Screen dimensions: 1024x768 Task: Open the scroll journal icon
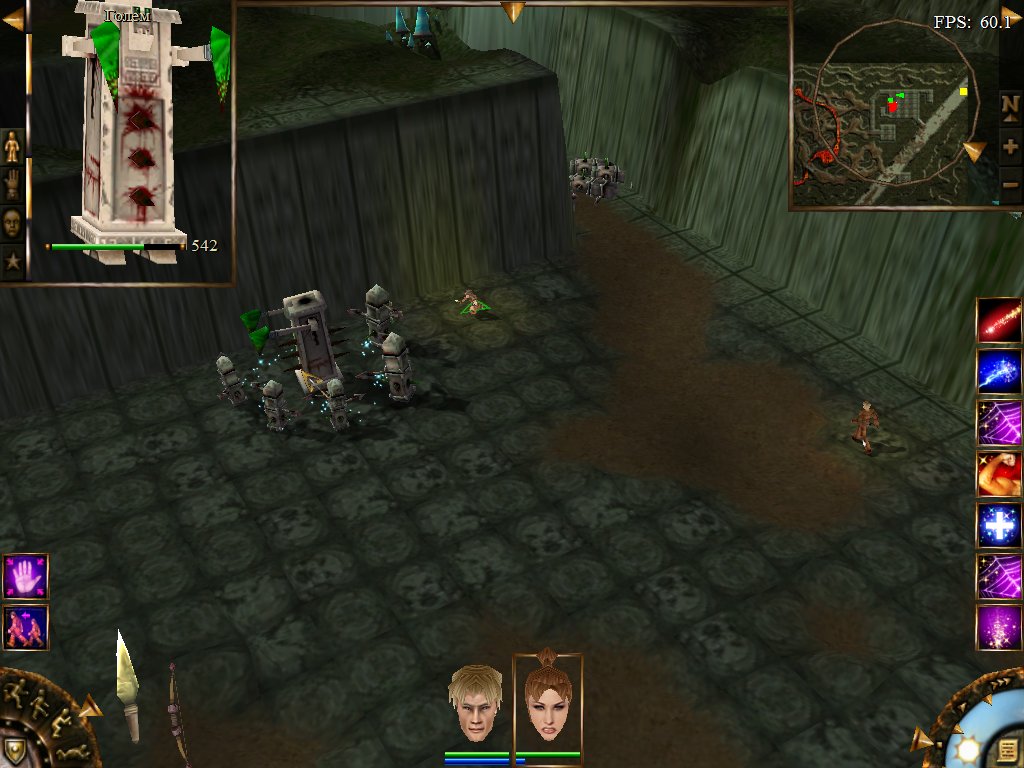click(1007, 749)
